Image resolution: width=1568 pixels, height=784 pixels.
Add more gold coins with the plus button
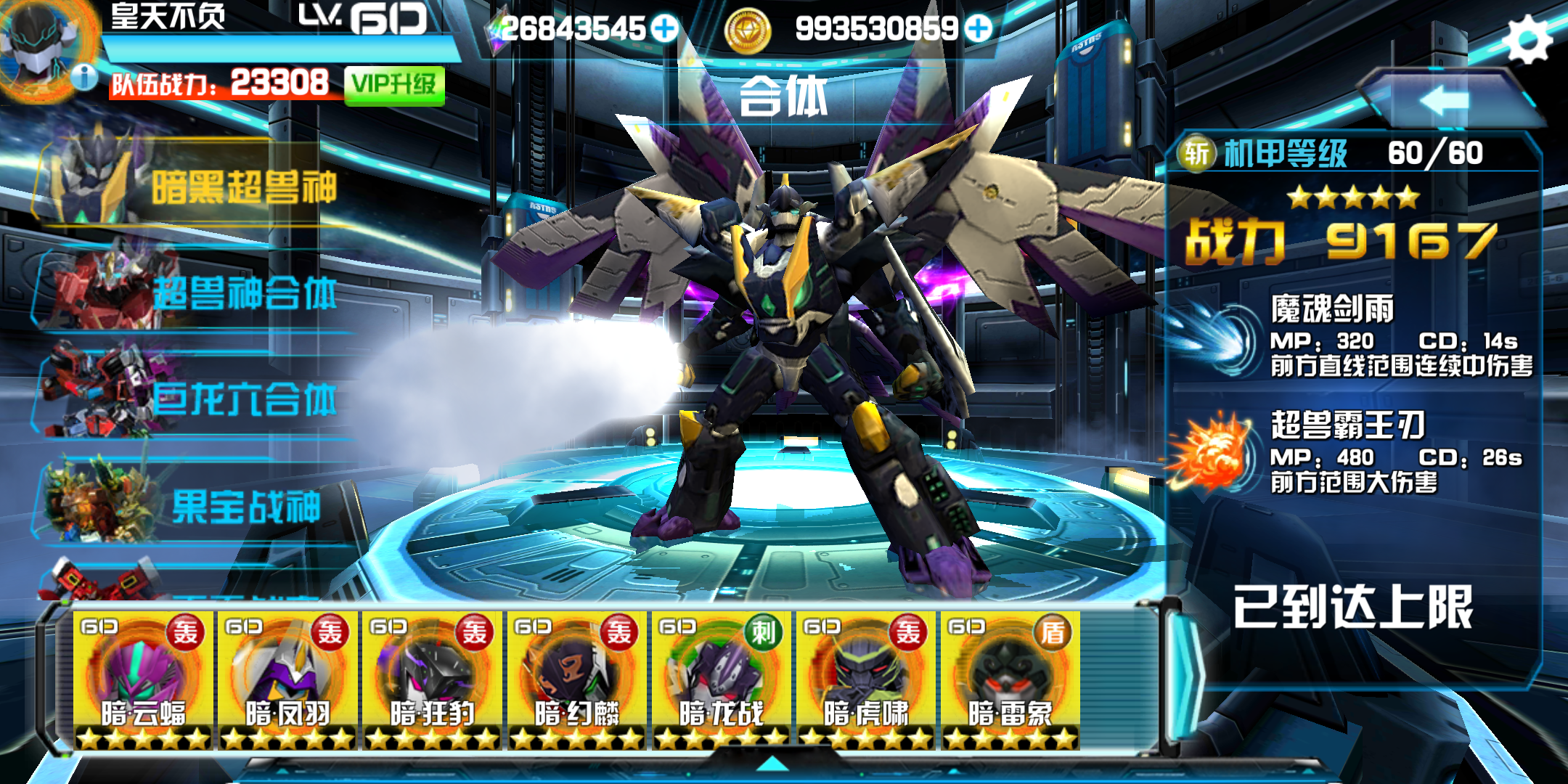click(x=979, y=29)
